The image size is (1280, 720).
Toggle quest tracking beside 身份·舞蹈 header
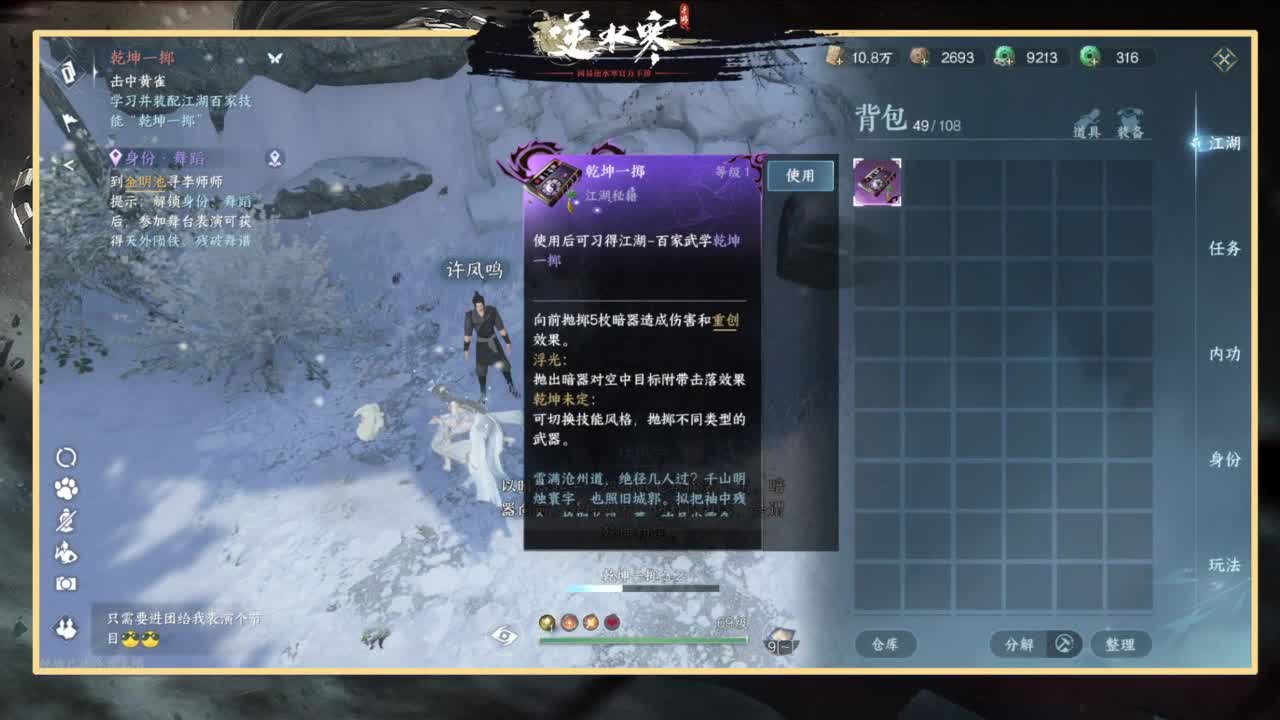274,156
